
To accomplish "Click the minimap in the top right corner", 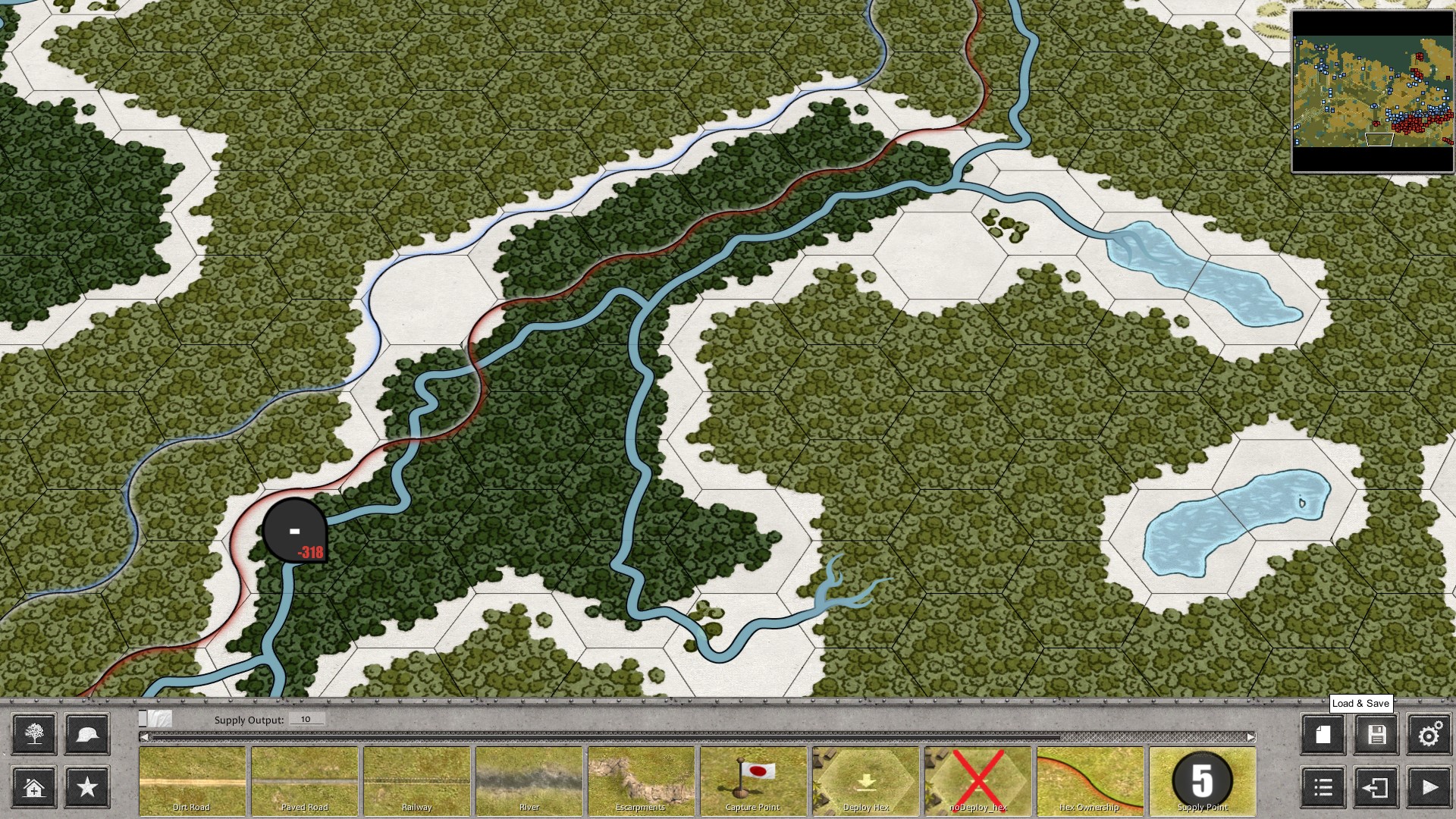I will [x=1373, y=91].
